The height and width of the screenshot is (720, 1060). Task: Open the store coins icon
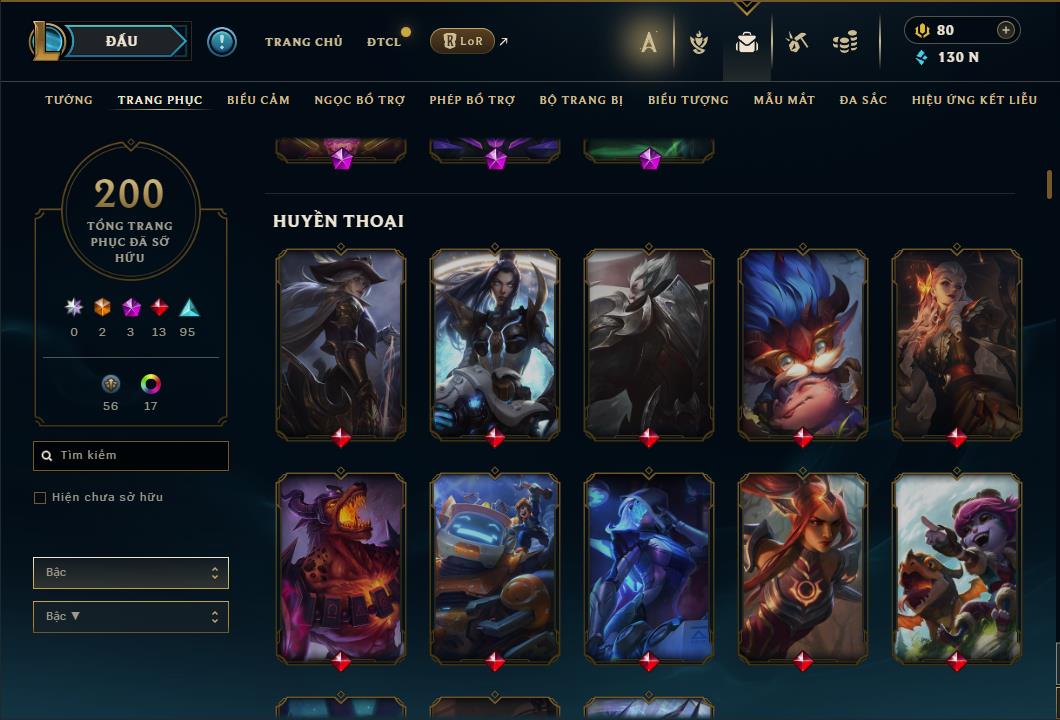click(x=845, y=42)
